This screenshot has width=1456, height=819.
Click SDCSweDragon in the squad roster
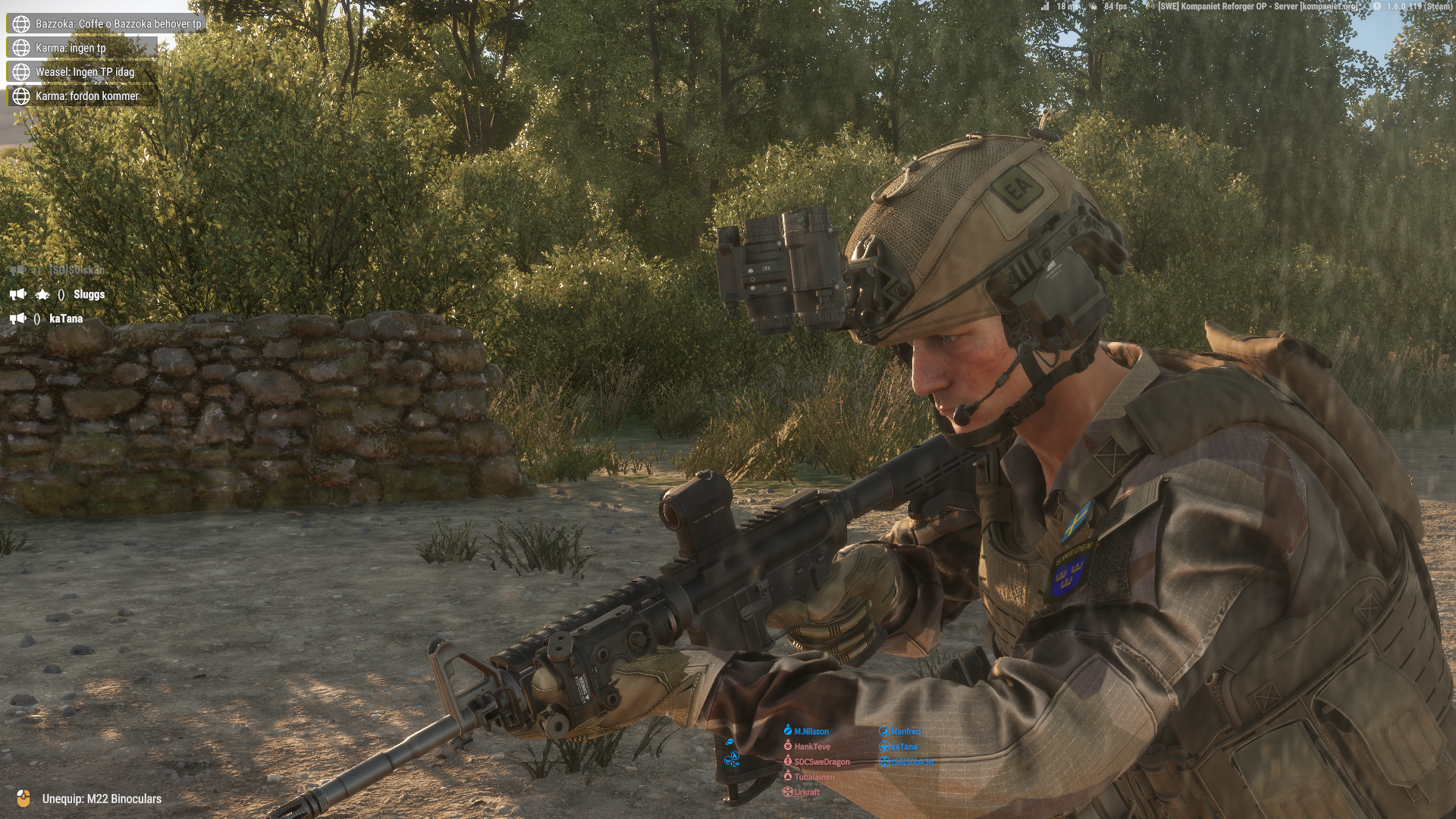pos(821,762)
